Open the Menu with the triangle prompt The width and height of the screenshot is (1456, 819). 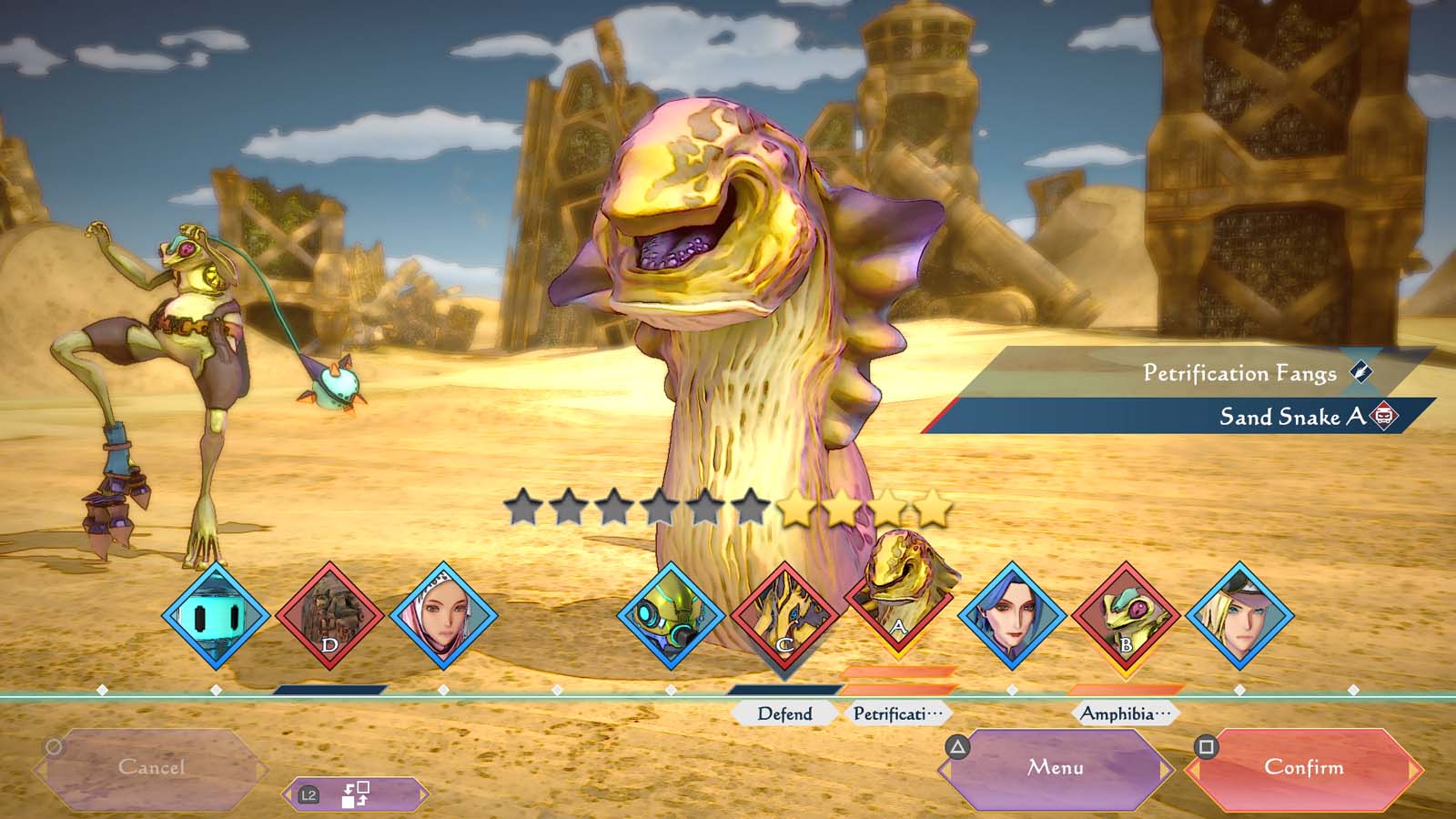[x=1056, y=768]
